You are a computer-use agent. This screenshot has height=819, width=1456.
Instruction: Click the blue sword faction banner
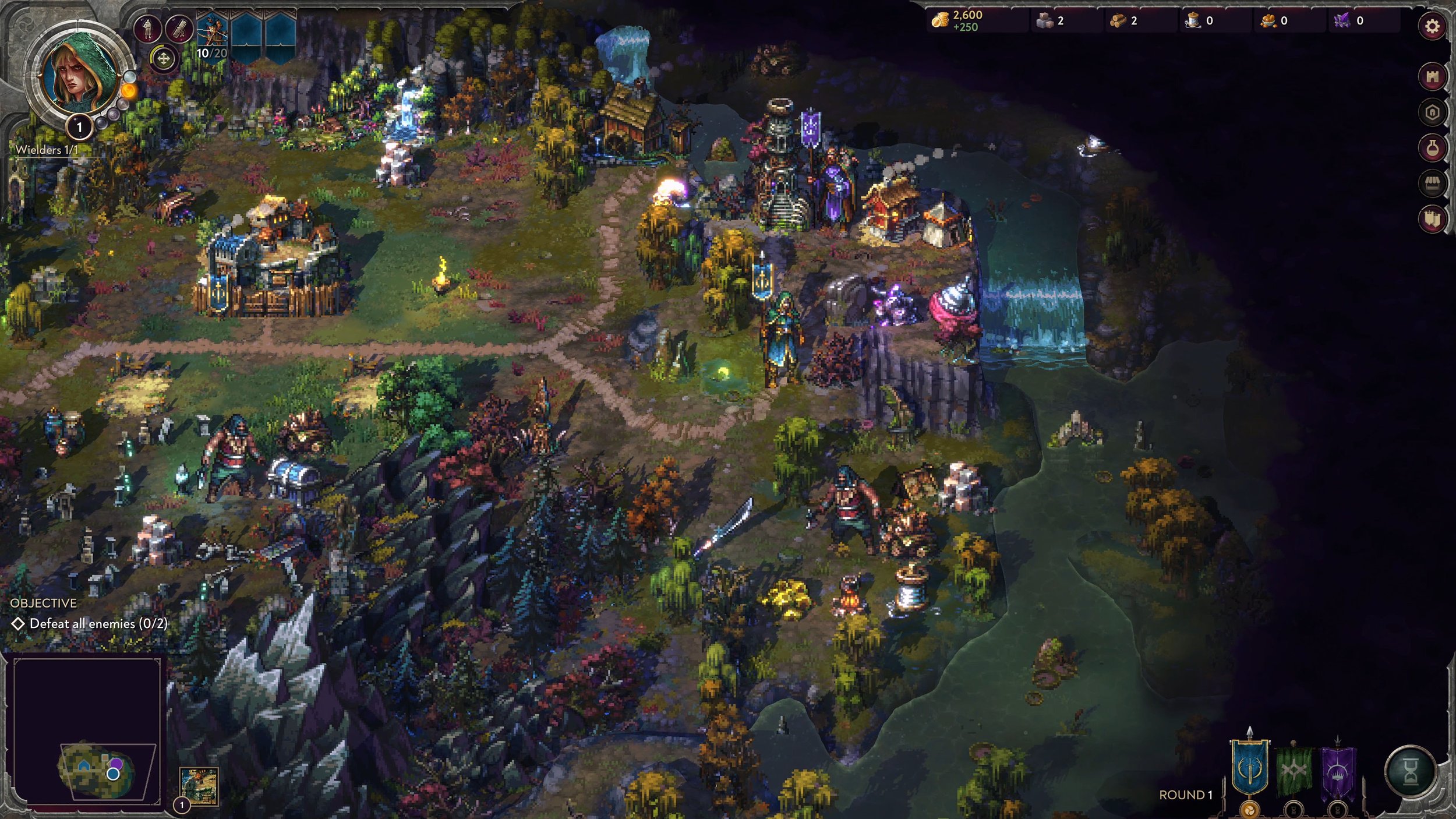point(1249,768)
